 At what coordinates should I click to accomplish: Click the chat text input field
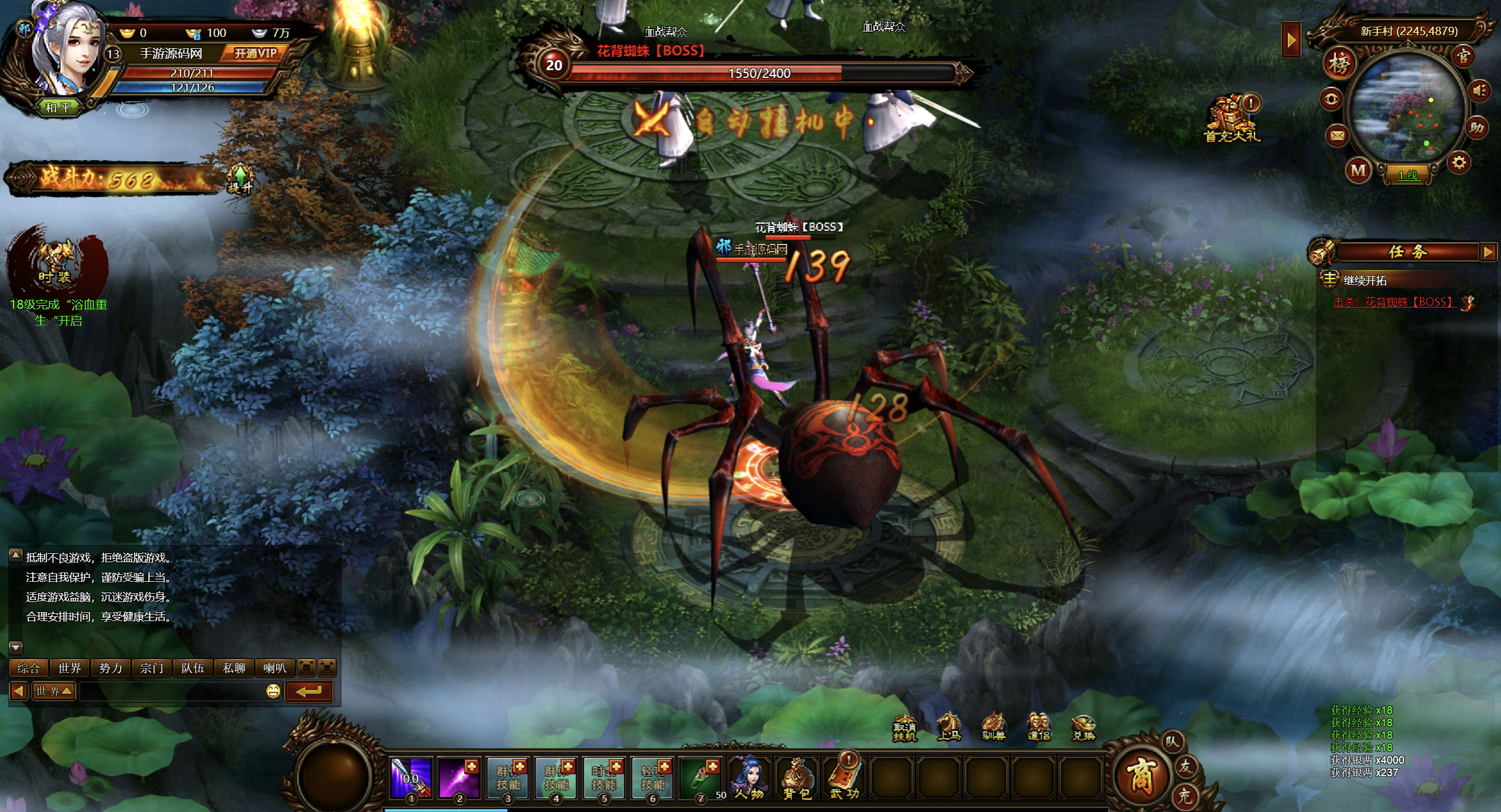[x=171, y=691]
